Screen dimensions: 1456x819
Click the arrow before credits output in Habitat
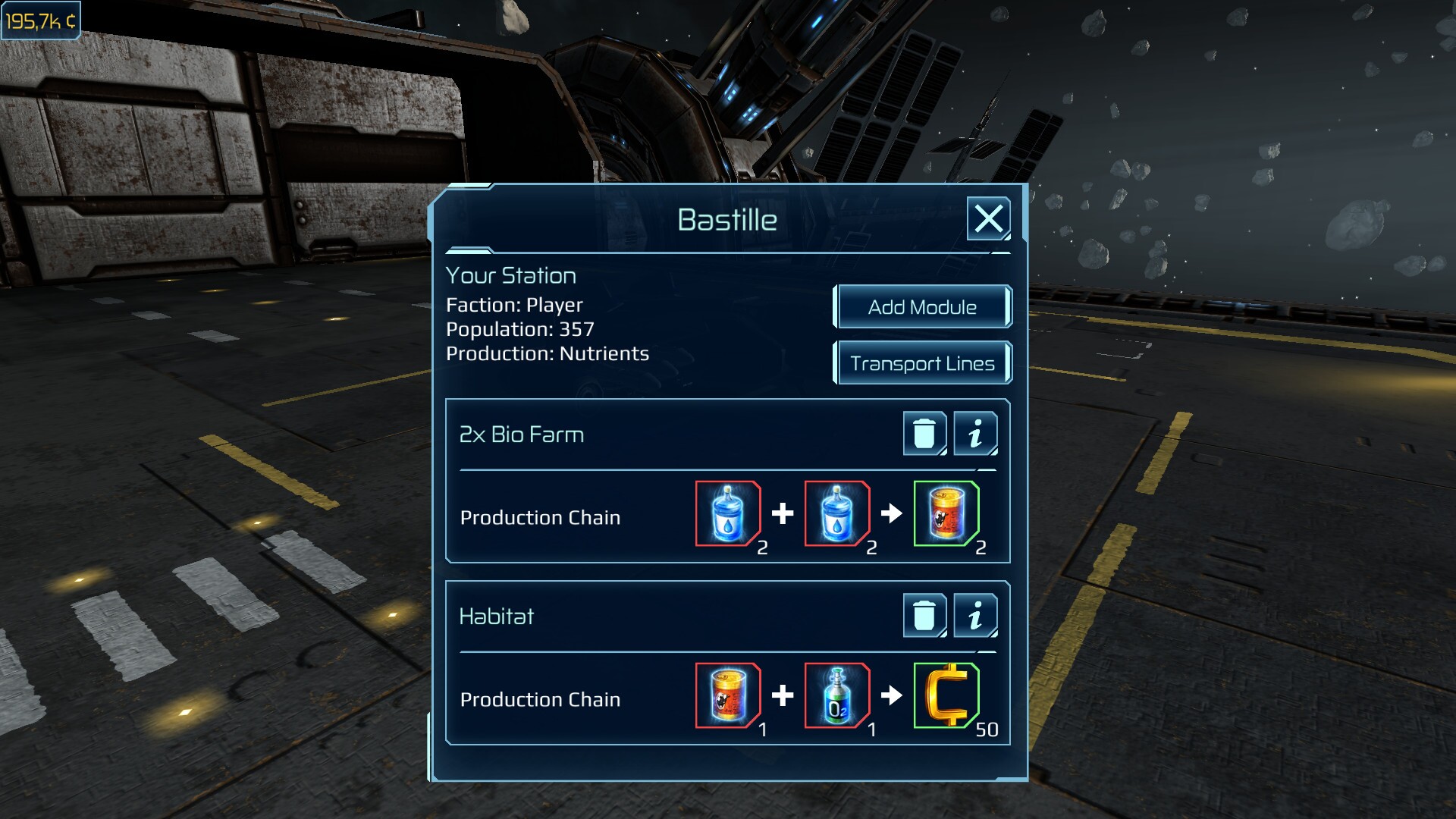[x=892, y=695]
